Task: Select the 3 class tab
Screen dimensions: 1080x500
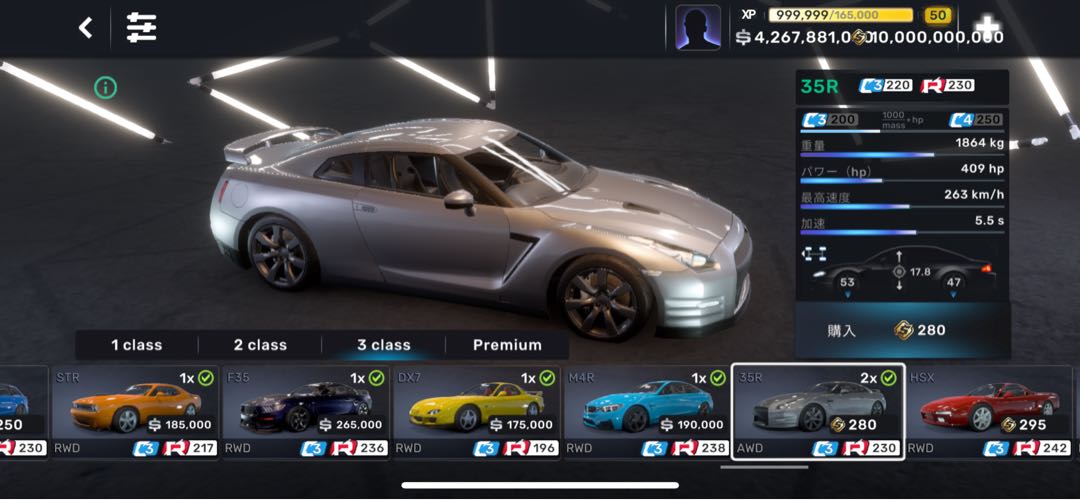Action: pos(384,345)
